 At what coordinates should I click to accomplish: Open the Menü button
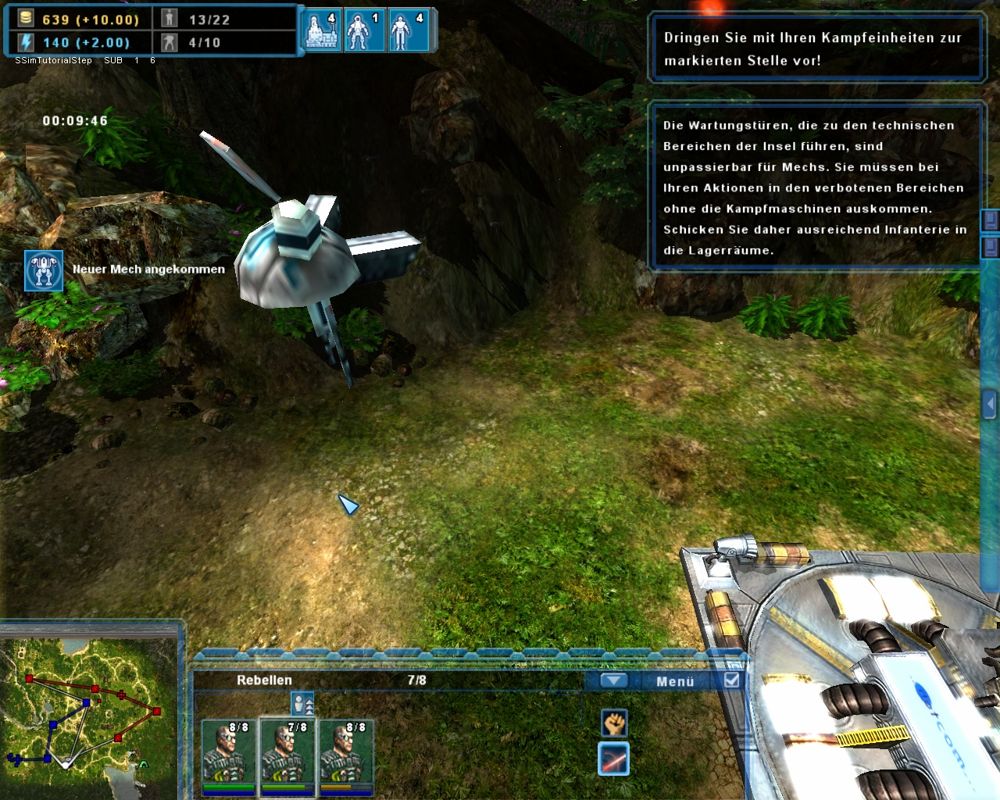pyautogui.click(x=675, y=682)
